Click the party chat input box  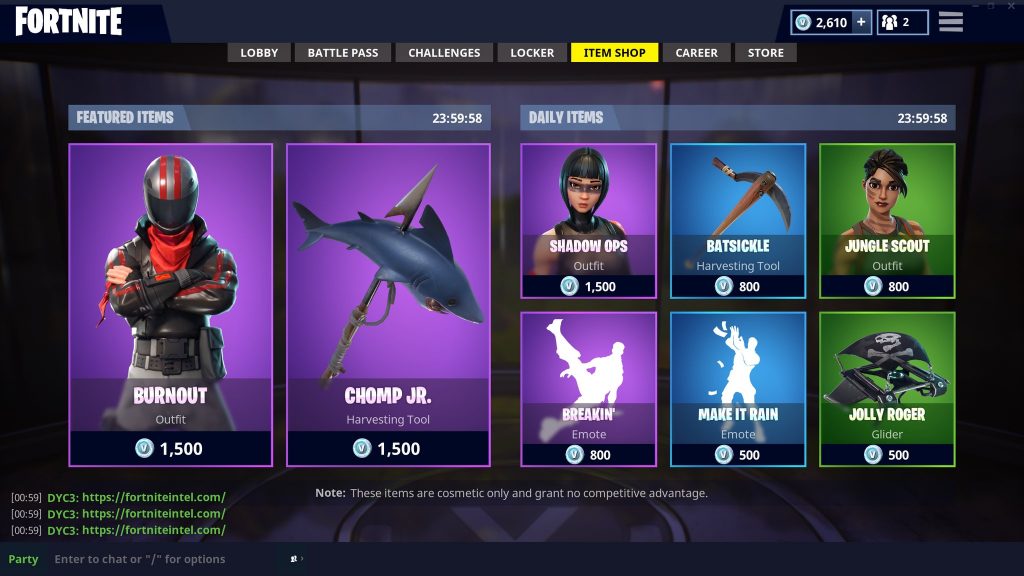point(160,559)
